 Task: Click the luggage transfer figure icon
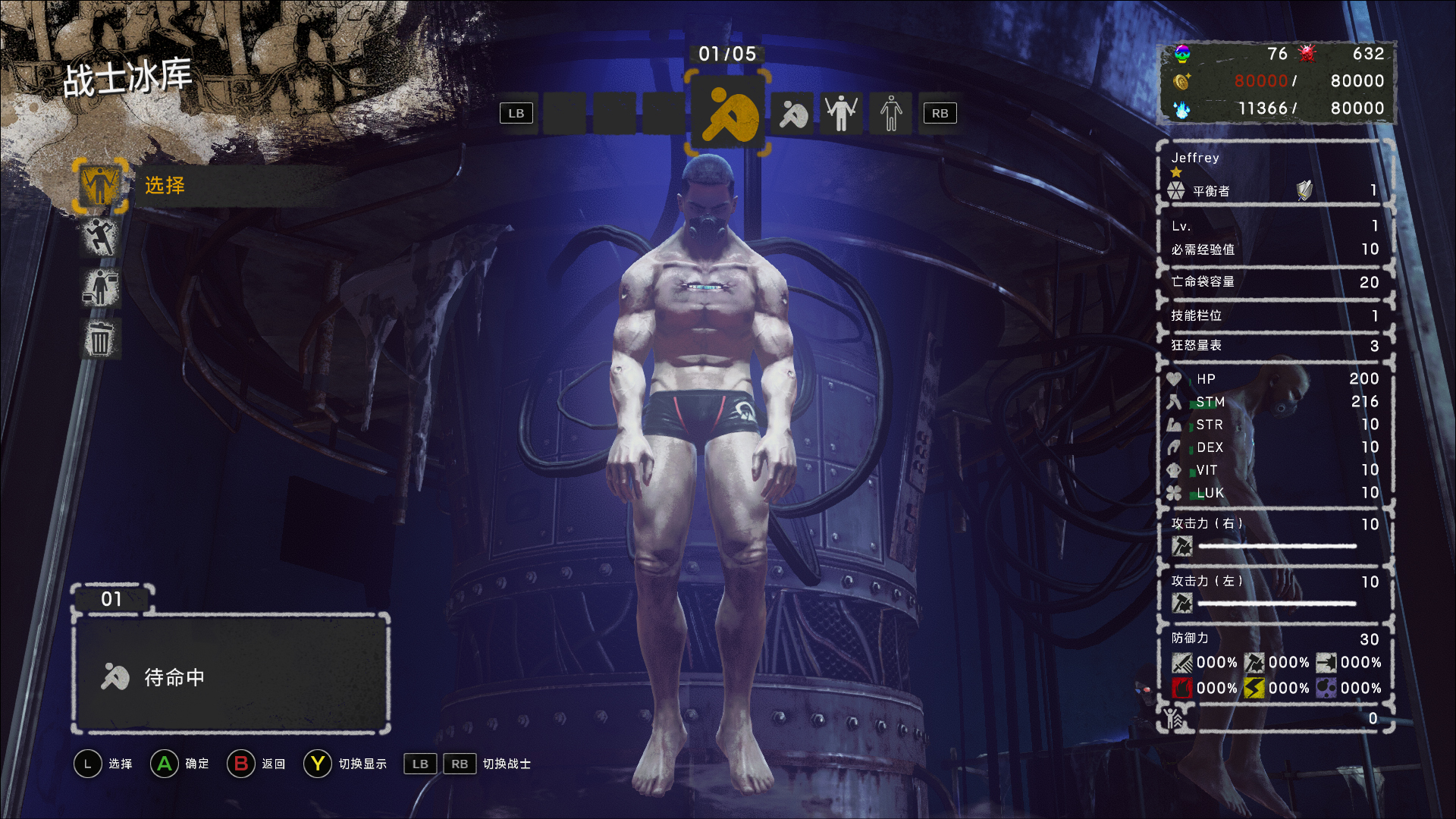click(x=101, y=288)
